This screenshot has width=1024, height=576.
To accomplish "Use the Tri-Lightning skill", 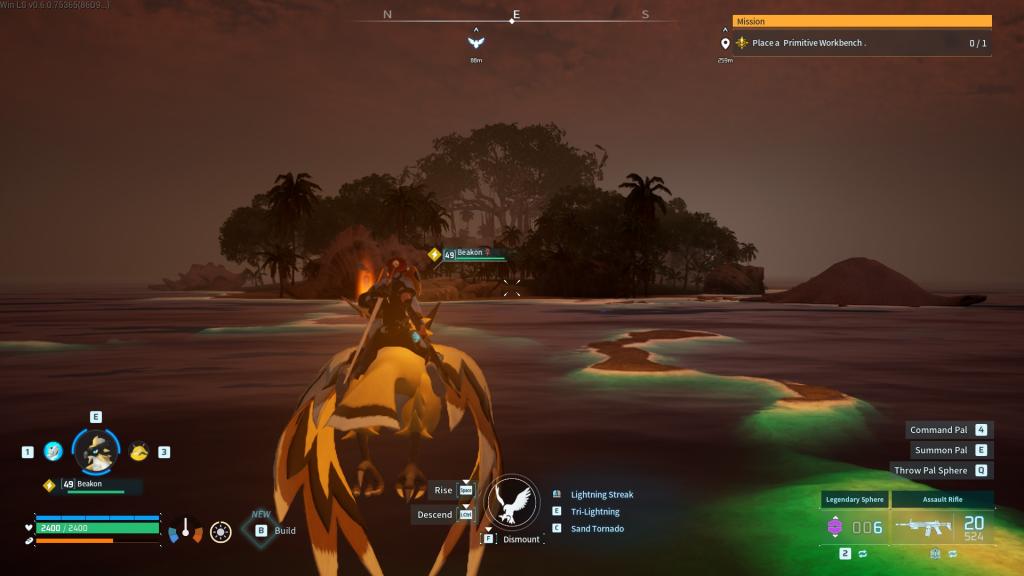I will [x=595, y=512].
